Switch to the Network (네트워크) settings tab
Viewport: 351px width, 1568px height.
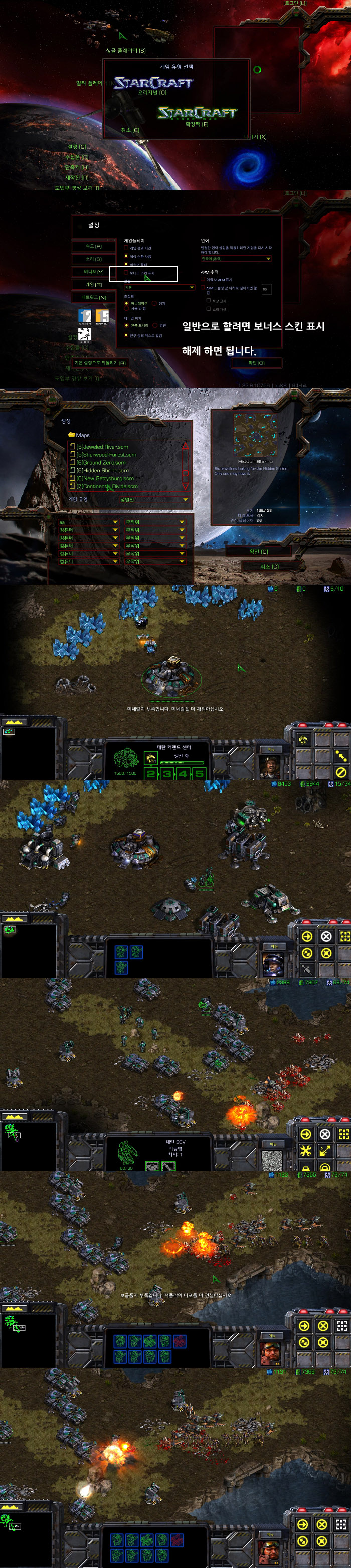point(93,297)
